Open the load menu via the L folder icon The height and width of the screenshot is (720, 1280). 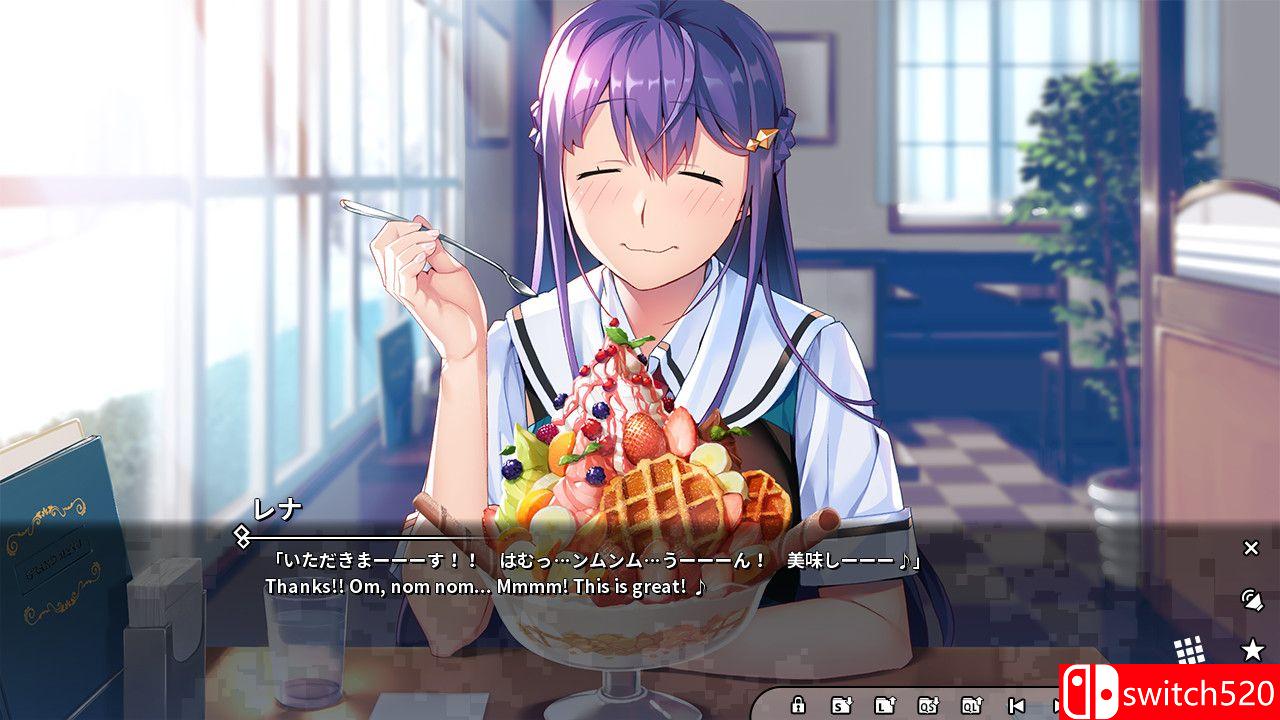[x=886, y=705]
